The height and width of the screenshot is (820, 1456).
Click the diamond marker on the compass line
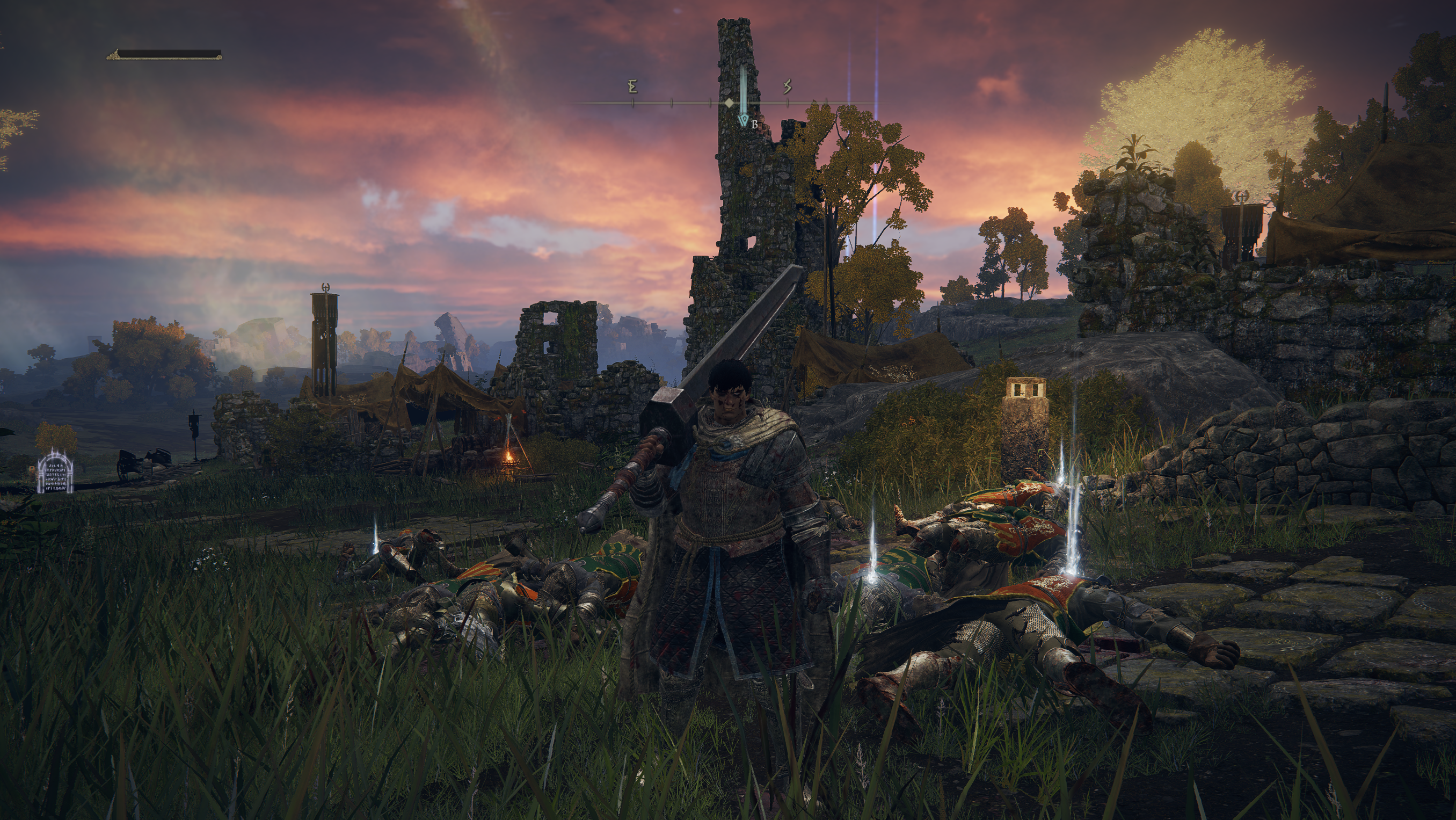pyautogui.click(x=730, y=103)
